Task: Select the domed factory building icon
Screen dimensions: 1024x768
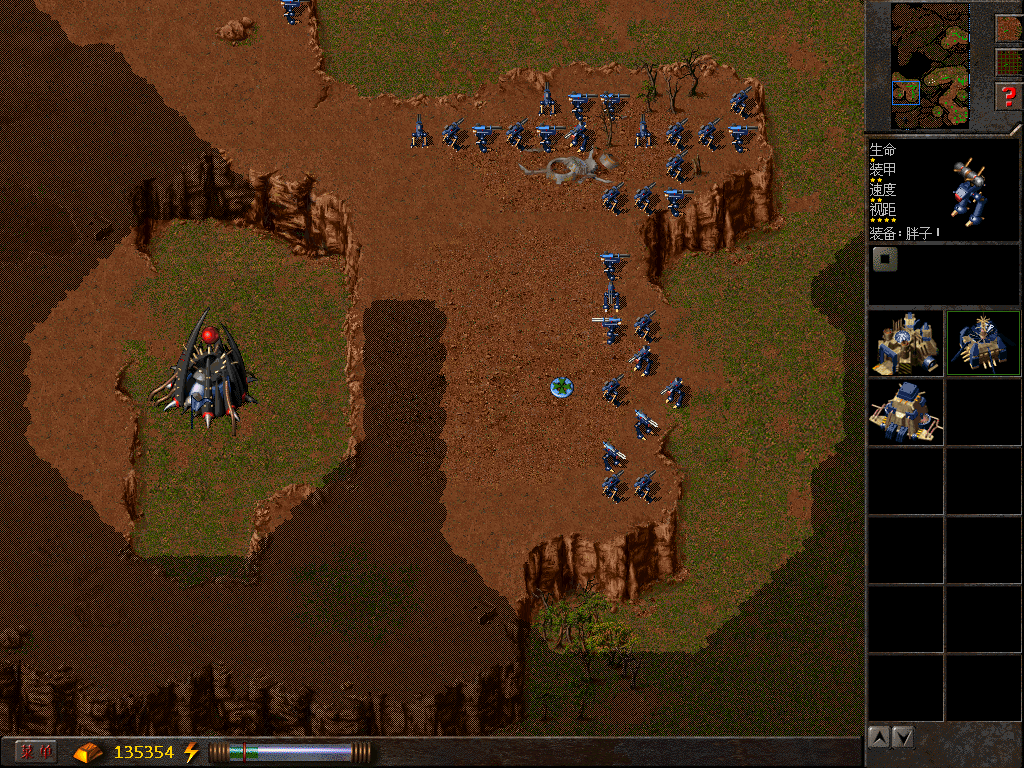Action: pyautogui.click(x=905, y=343)
